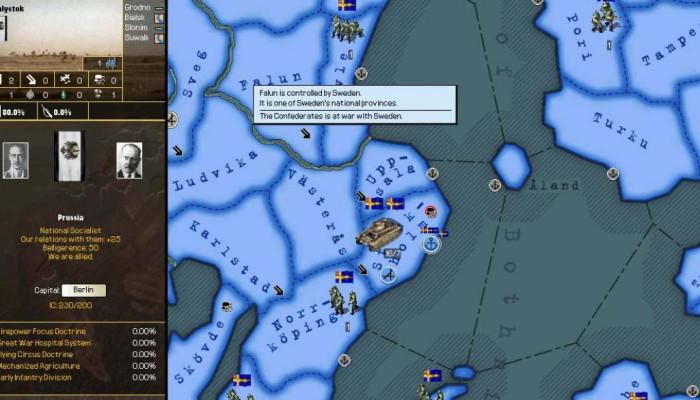Choose Suwalk from the province list
The width and height of the screenshot is (700, 400).
[x=137, y=41]
